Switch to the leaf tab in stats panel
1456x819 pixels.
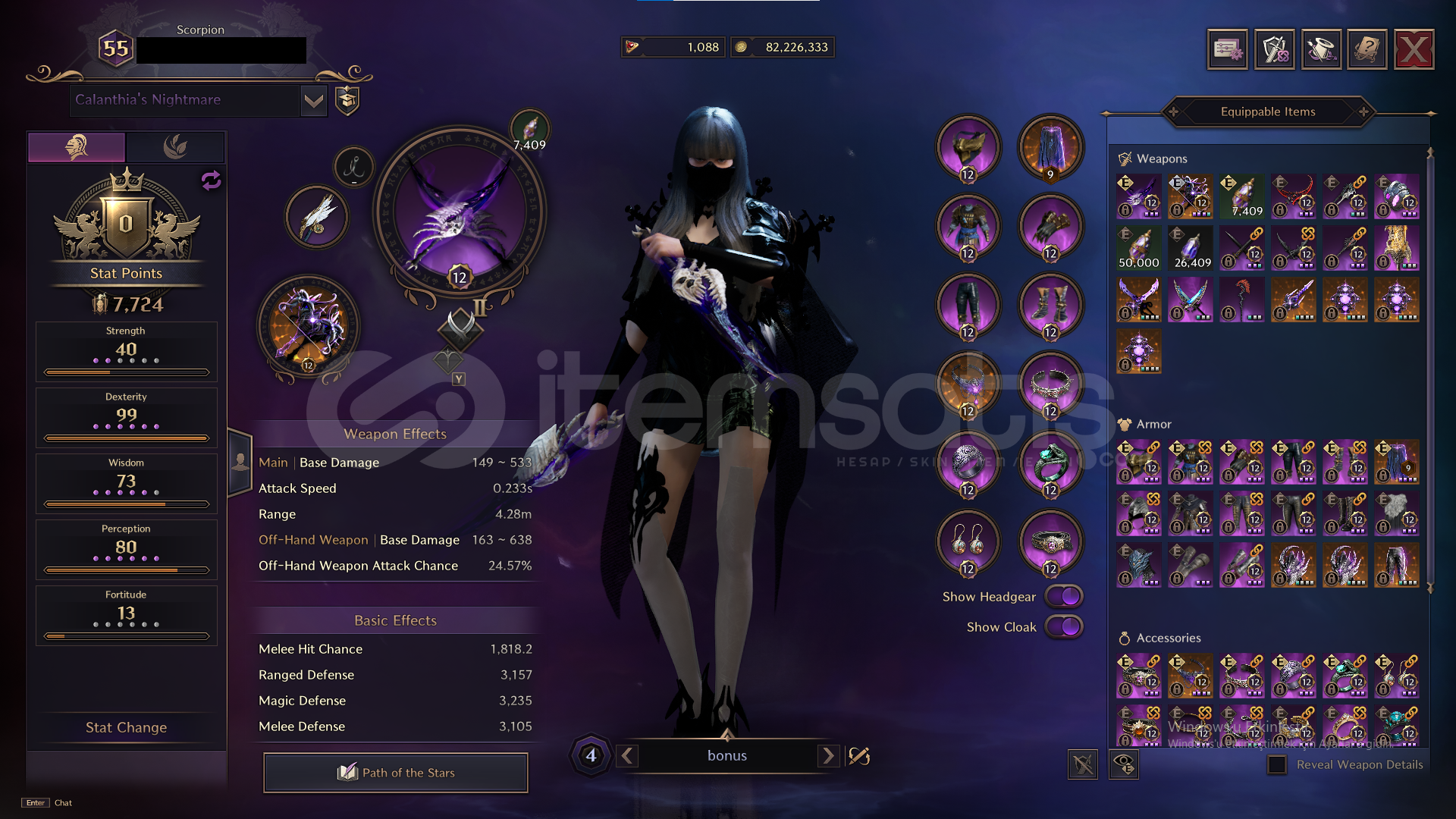click(x=174, y=146)
